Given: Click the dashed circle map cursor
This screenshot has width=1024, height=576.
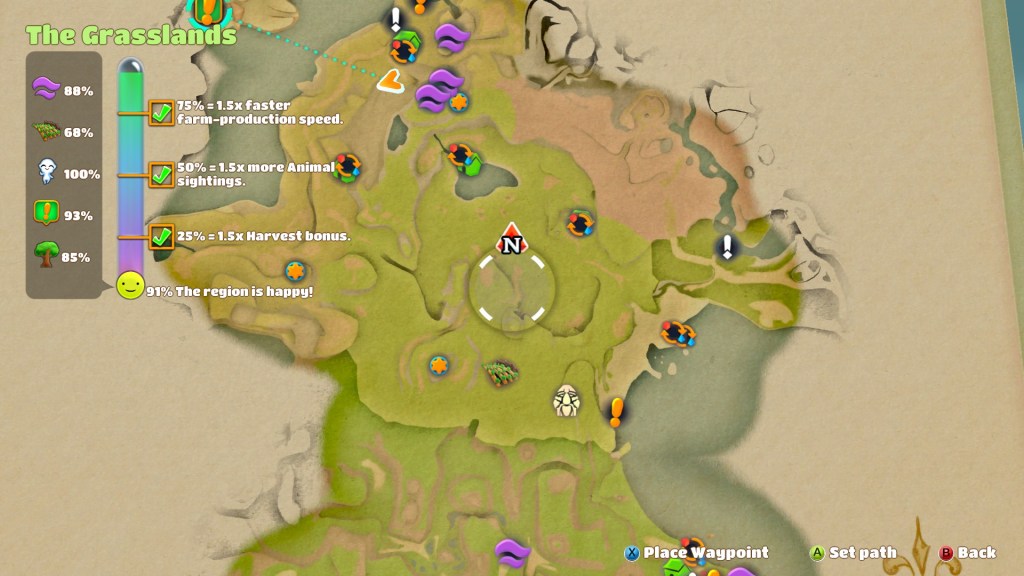Looking at the screenshot, I should click(x=511, y=289).
